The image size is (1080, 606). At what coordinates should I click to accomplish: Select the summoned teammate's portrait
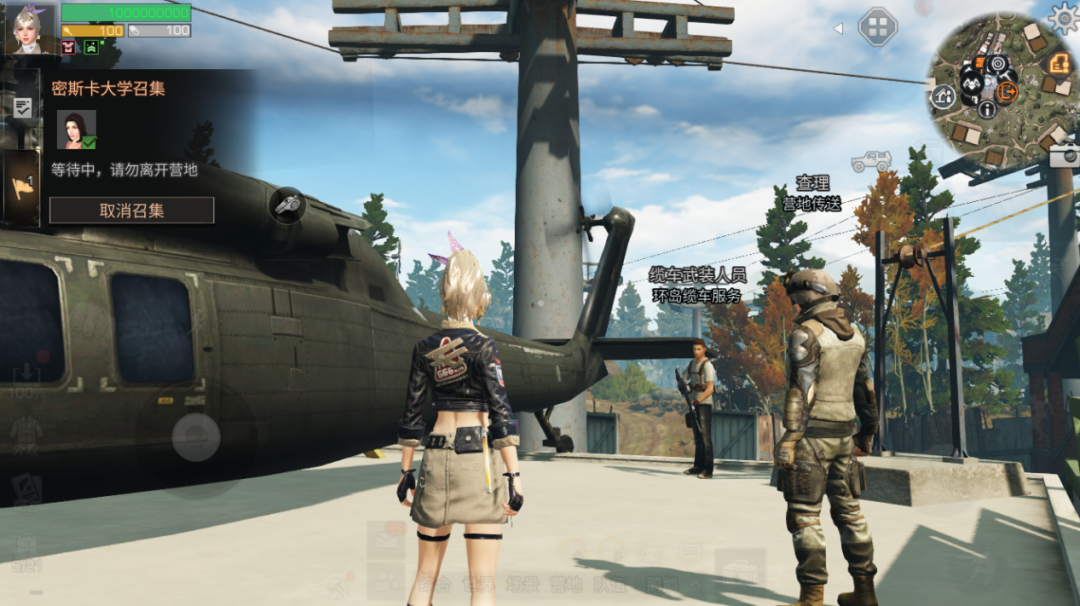point(76,130)
